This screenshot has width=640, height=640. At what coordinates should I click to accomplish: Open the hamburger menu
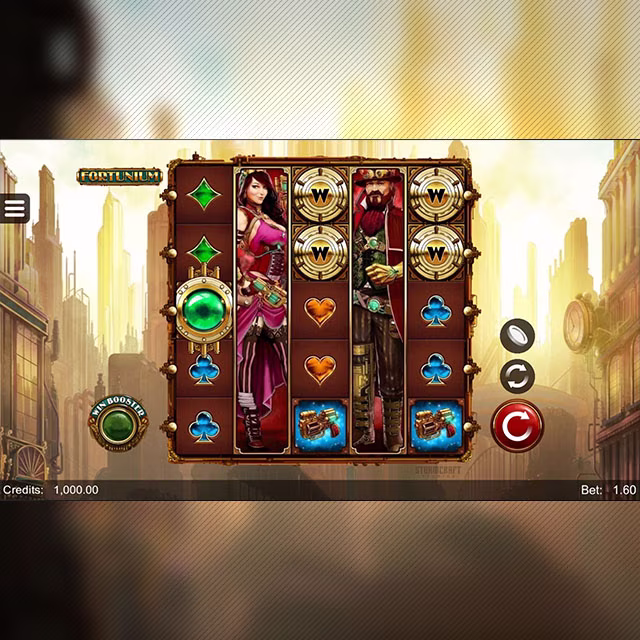pos(15,208)
